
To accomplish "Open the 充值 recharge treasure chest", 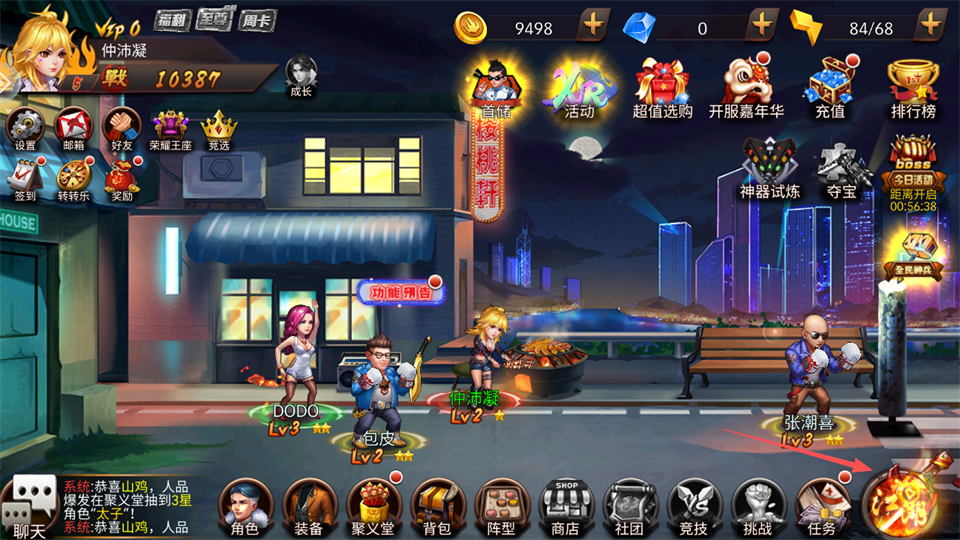I will pyautogui.click(x=829, y=84).
